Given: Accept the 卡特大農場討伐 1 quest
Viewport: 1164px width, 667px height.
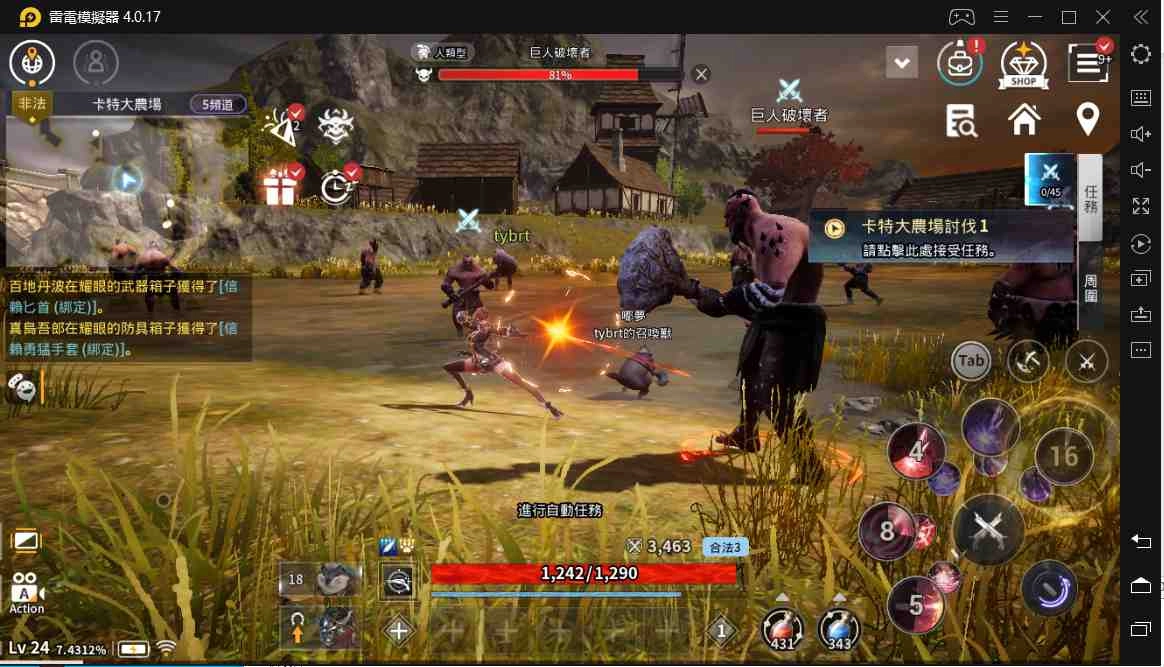Looking at the screenshot, I should click(940, 237).
